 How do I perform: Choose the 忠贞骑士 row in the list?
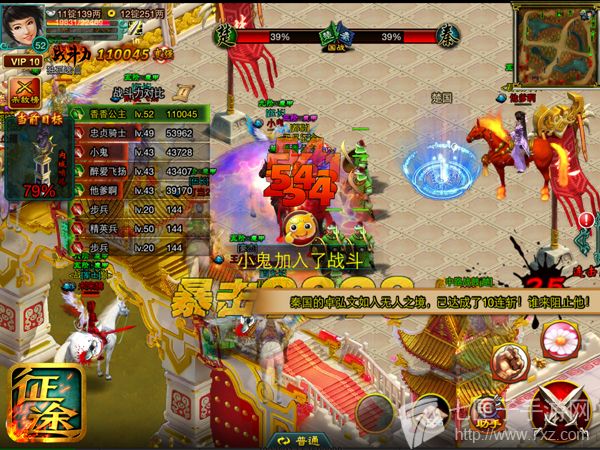click(x=137, y=132)
